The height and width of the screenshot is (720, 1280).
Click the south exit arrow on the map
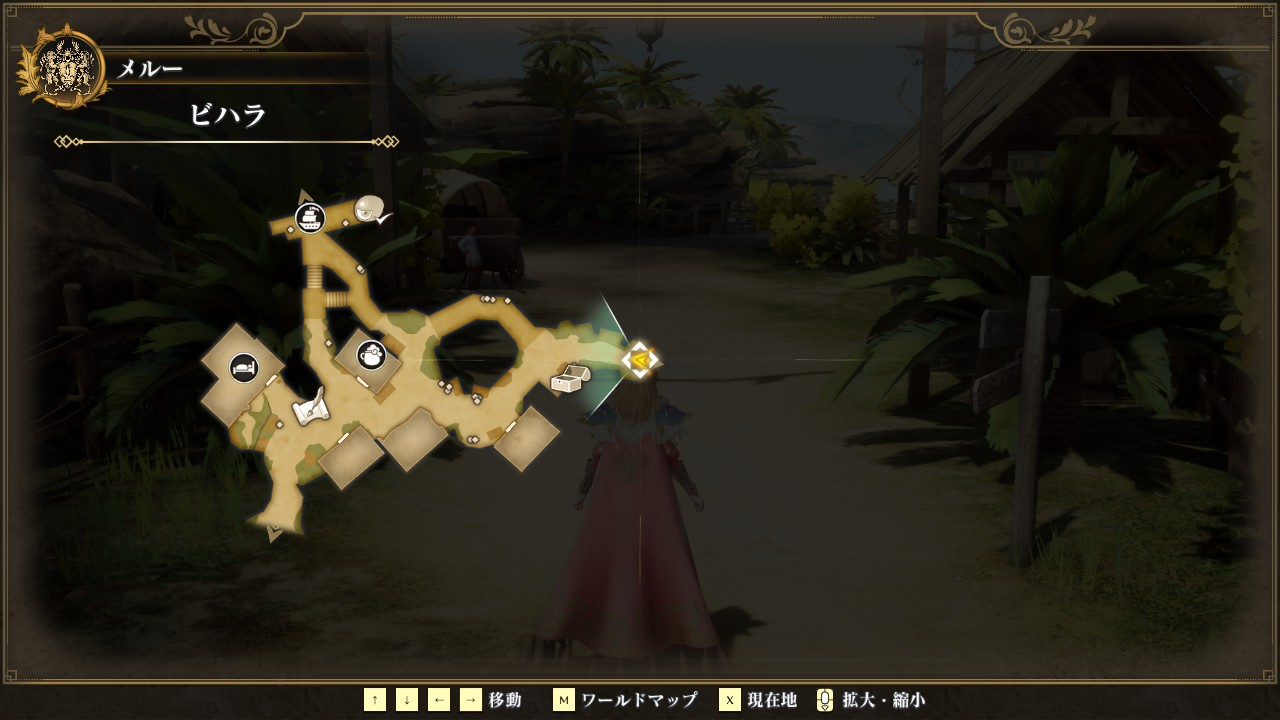(x=275, y=535)
